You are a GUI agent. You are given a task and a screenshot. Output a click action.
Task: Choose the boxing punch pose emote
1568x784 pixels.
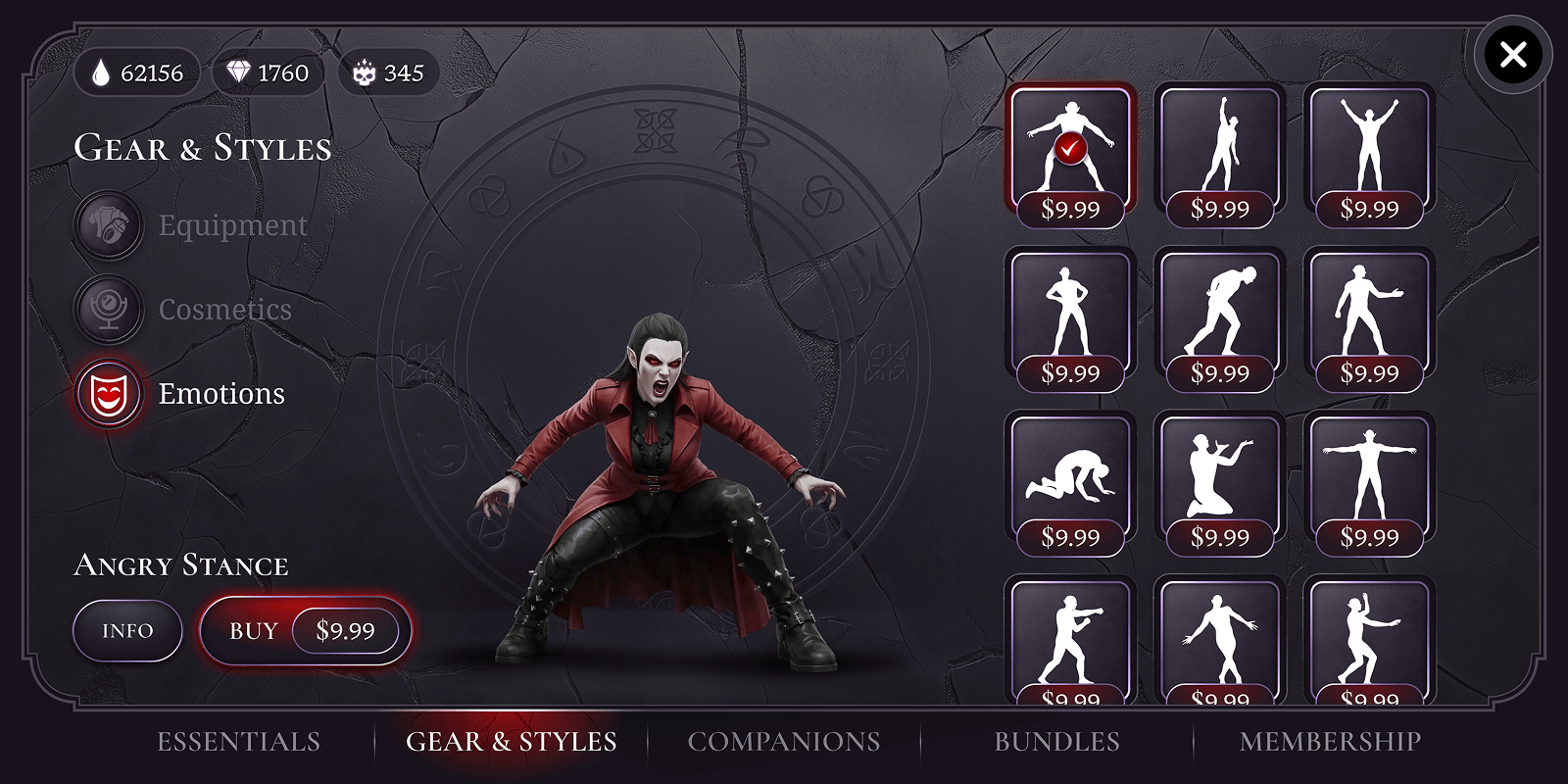[1070, 637]
